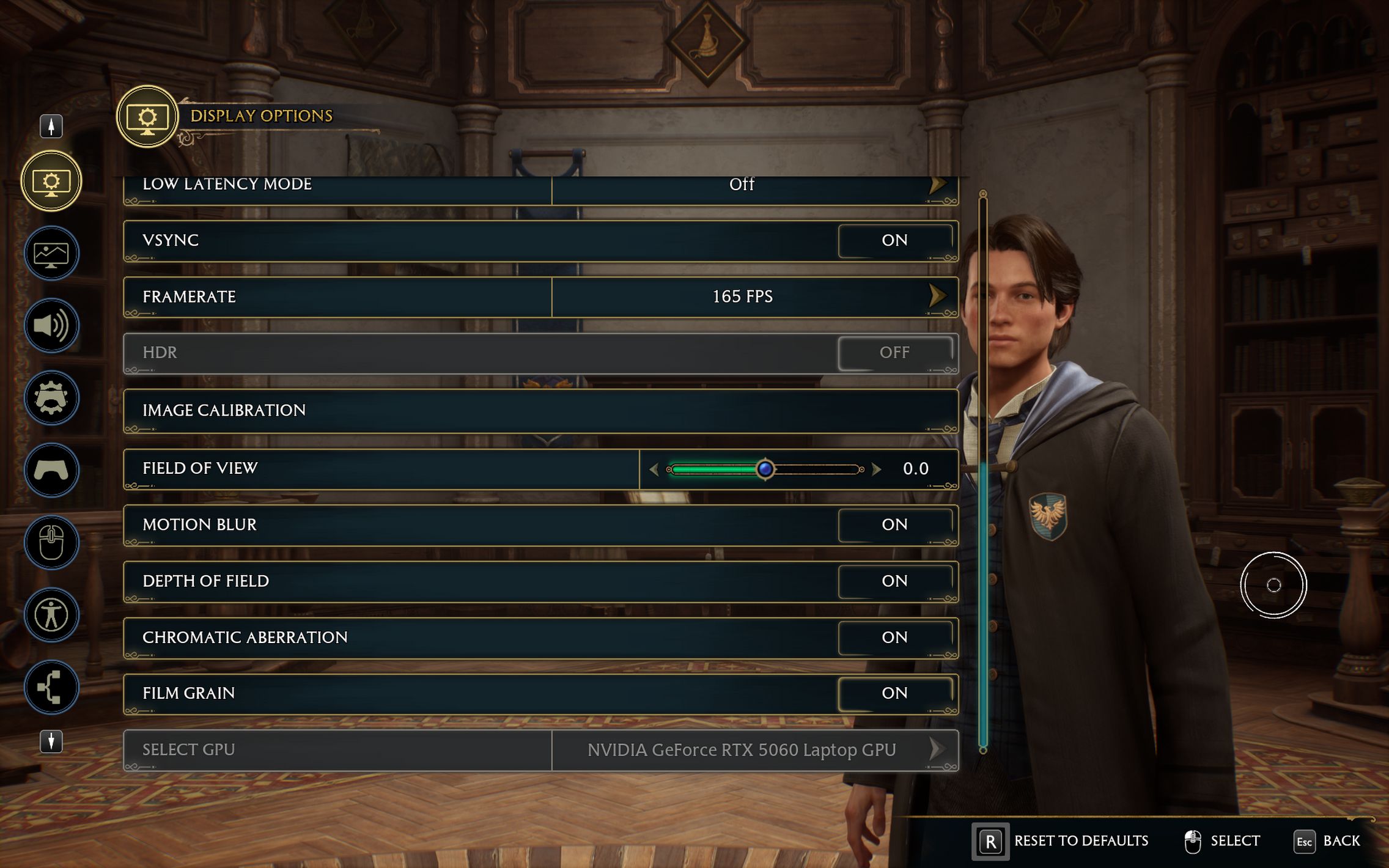Screen dimensions: 1389x868
Task: Switch to the Graphics options tab
Action: [x=51, y=253]
